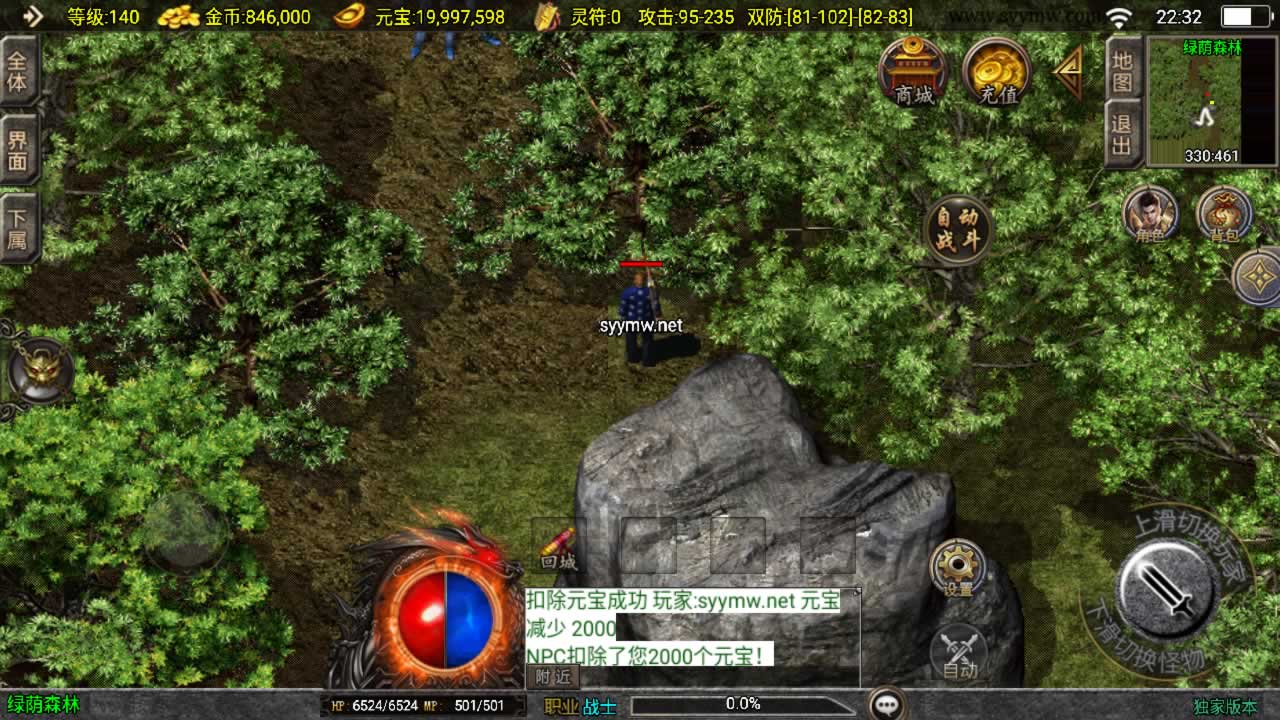Click the 绿荫森林 minimap

click(x=1211, y=102)
